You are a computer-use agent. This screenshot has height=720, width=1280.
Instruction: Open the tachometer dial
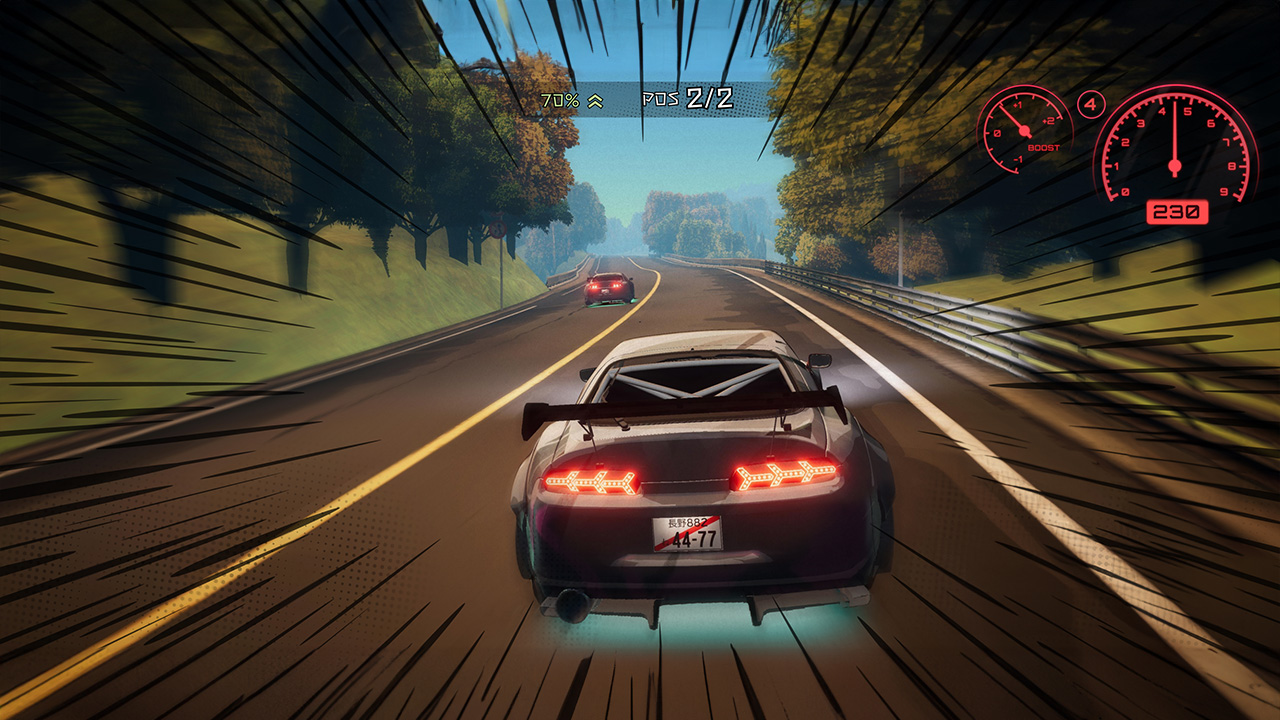pyautogui.click(x=1174, y=166)
